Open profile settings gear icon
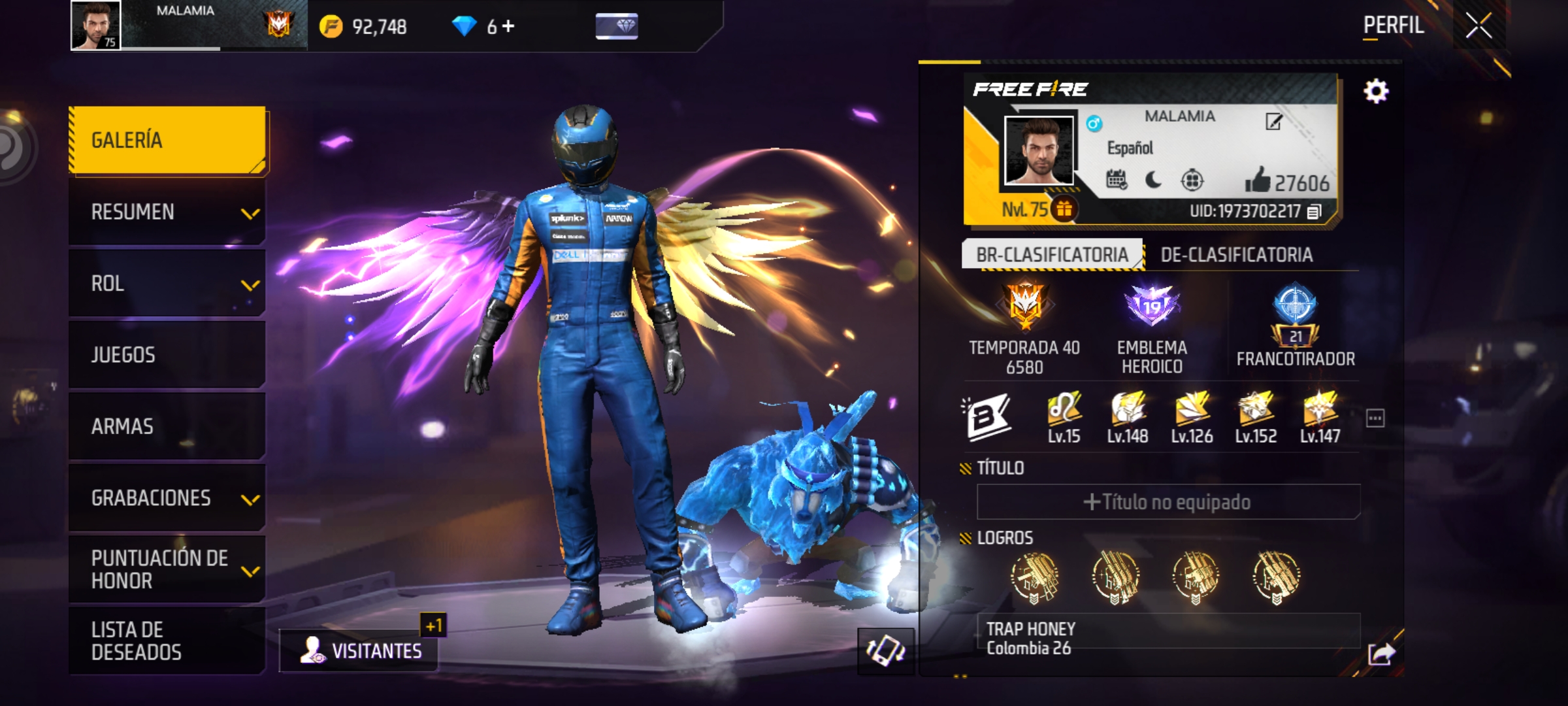 tap(1376, 92)
